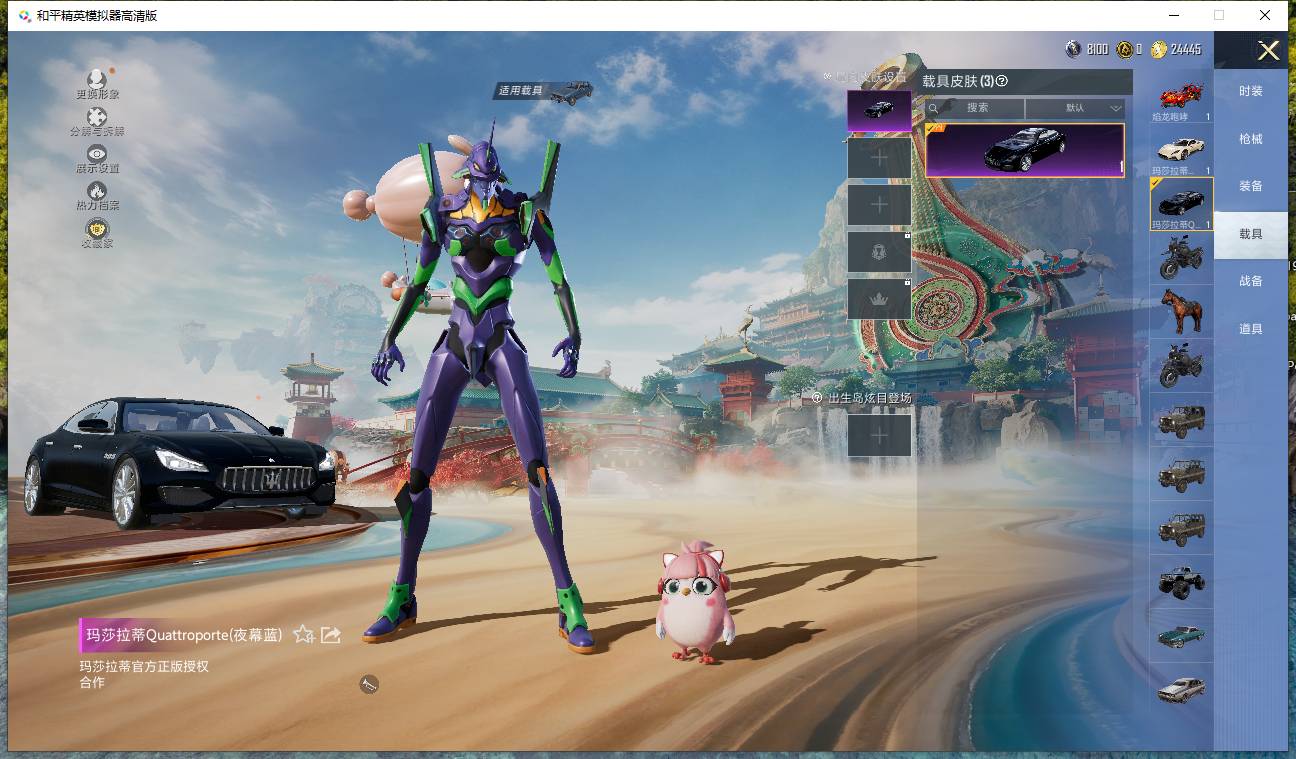The width and height of the screenshot is (1296, 759).
Task: Choose the red 焰龙咆哮 vehicle thumbnail
Action: pos(1181,97)
